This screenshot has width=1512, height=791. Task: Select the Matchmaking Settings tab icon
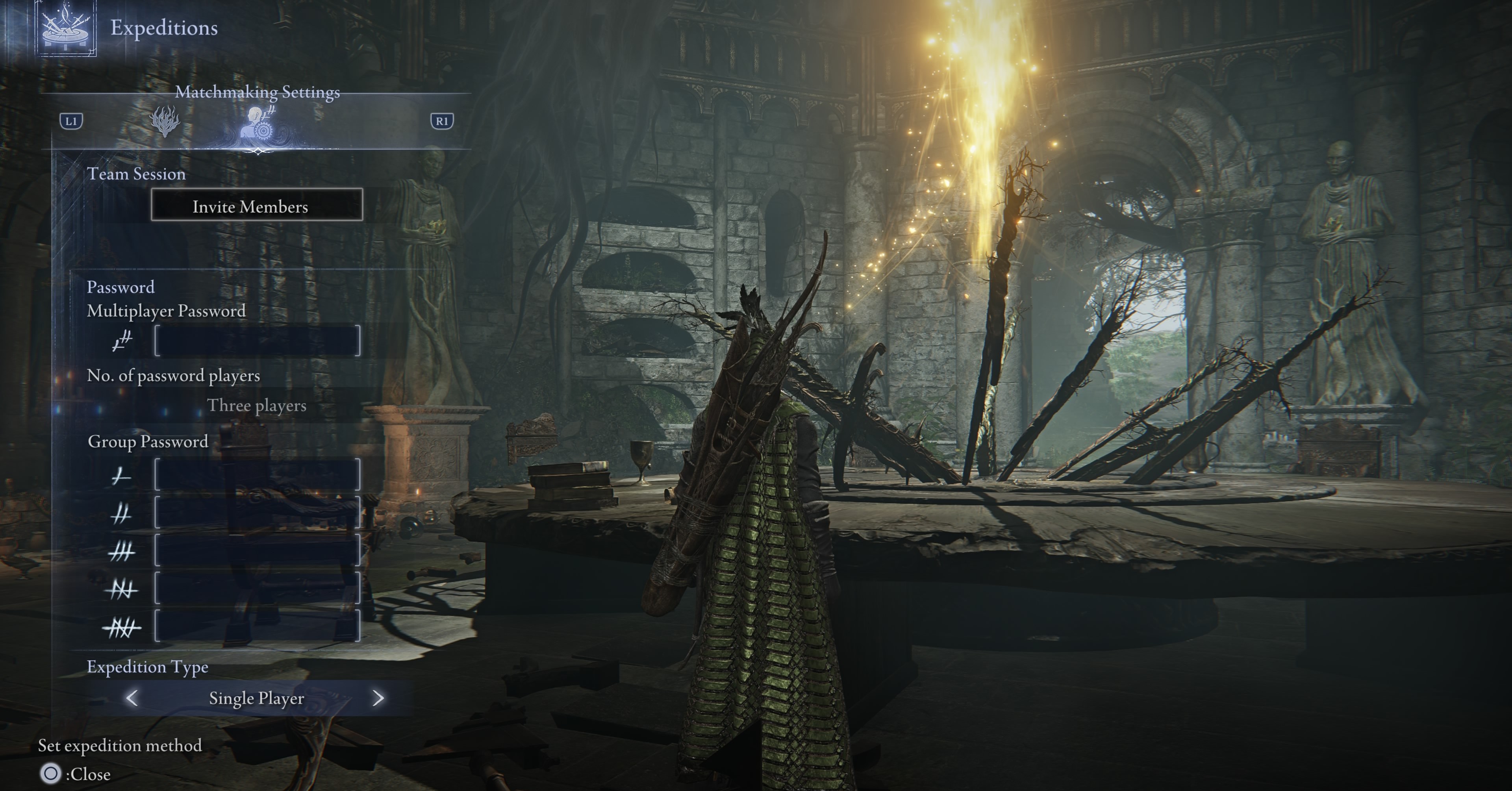pyautogui.click(x=259, y=123)
